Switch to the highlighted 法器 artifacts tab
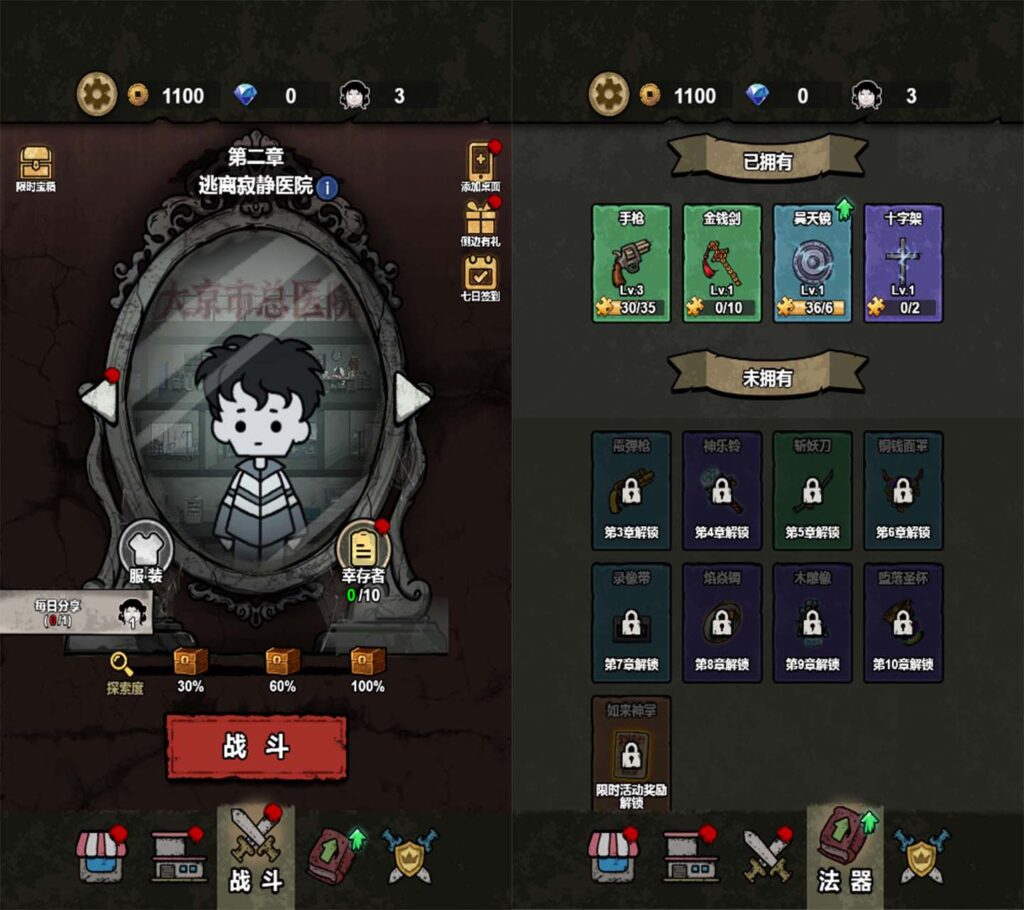 tap(846, 857)
